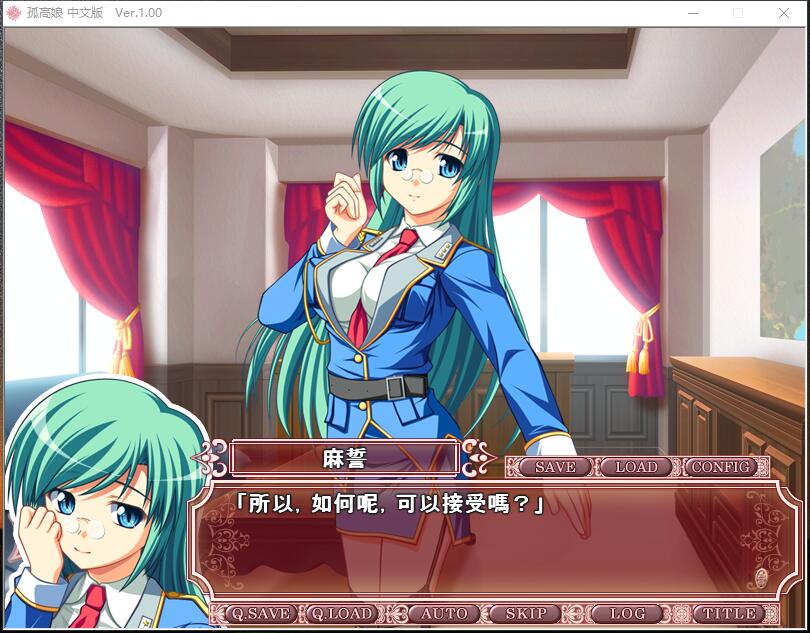The image size is (810, 633).
Task: Open the SAVE menu
Action: [555, 467]
